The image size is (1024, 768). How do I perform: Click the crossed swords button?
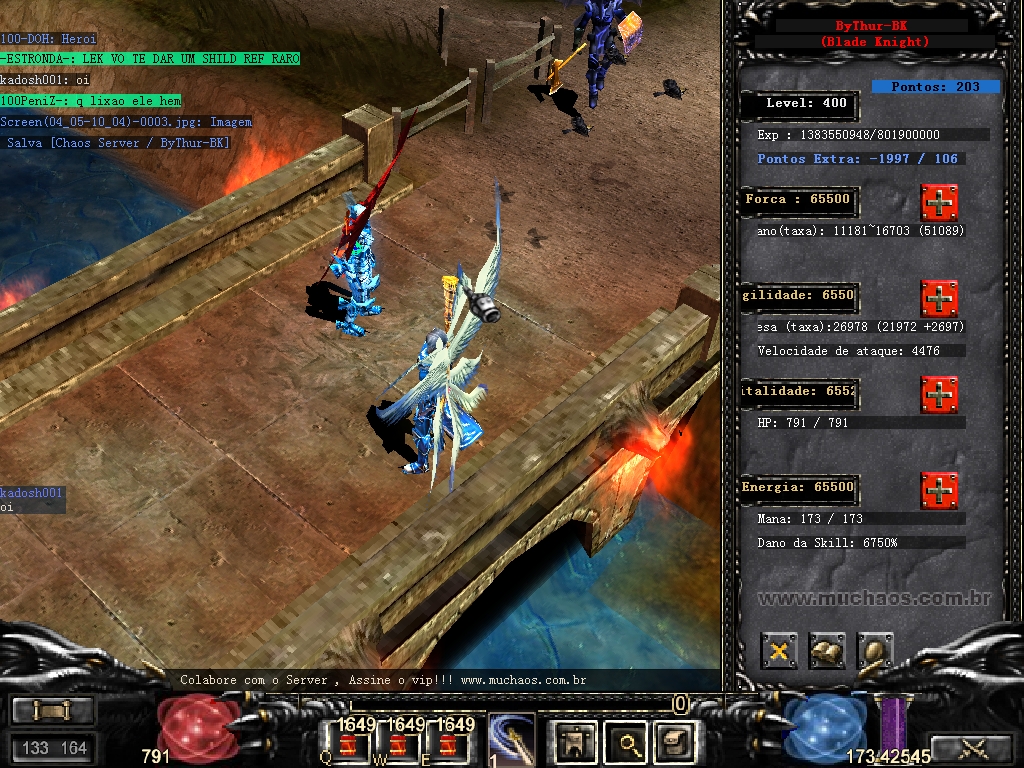pyautogui.click(x=972, y=747)
